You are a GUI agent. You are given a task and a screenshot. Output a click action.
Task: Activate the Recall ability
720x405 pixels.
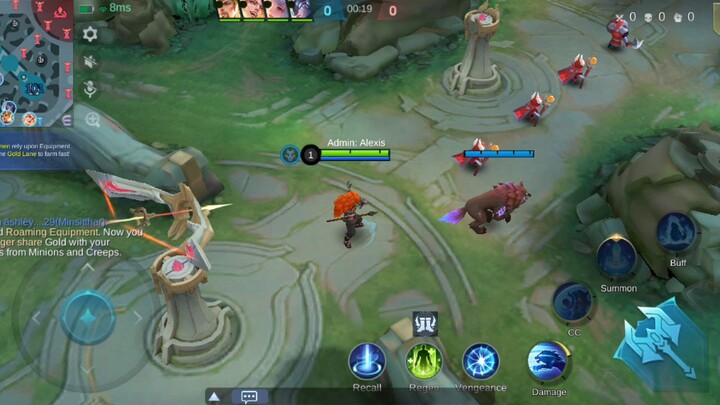367,361
